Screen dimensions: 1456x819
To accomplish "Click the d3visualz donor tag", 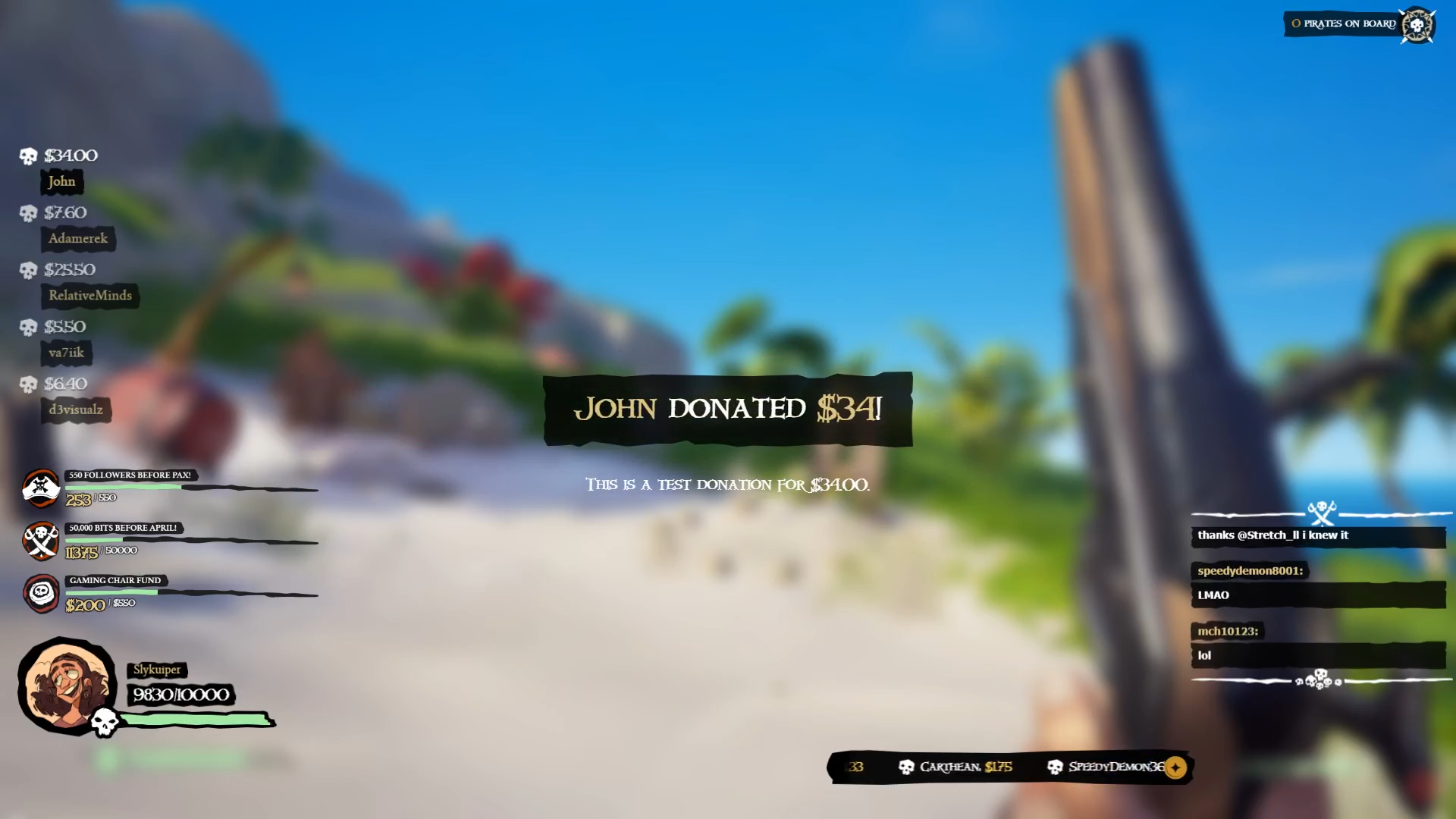I will point(76,409).
